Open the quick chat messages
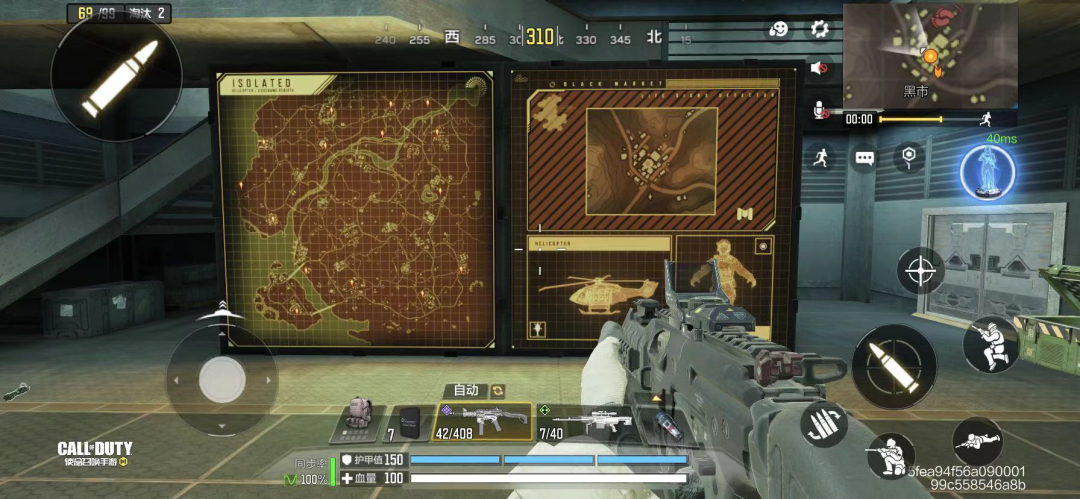Viewport: 1080px width, 499px height. pos(864,158)
